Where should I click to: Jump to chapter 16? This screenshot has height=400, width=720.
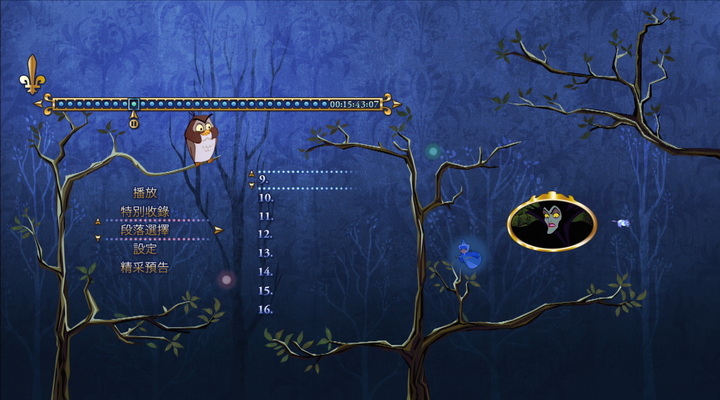(266, 309)
